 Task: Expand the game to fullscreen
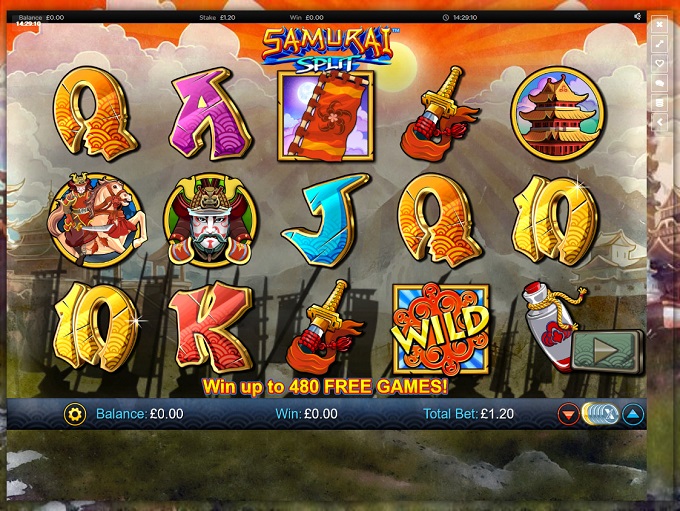659,44
